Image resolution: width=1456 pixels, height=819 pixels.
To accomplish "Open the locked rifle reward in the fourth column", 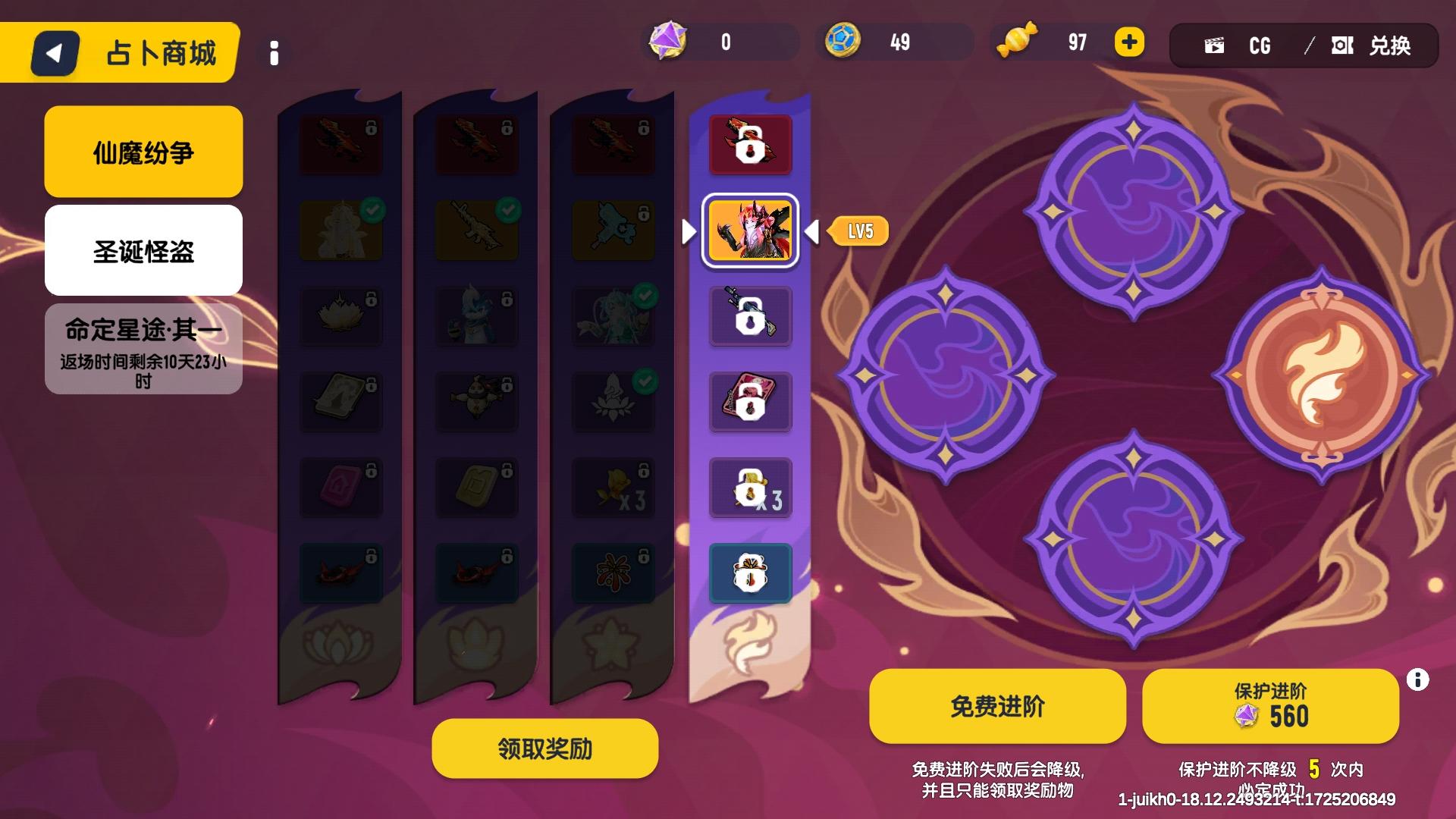I will click(750, 316).
